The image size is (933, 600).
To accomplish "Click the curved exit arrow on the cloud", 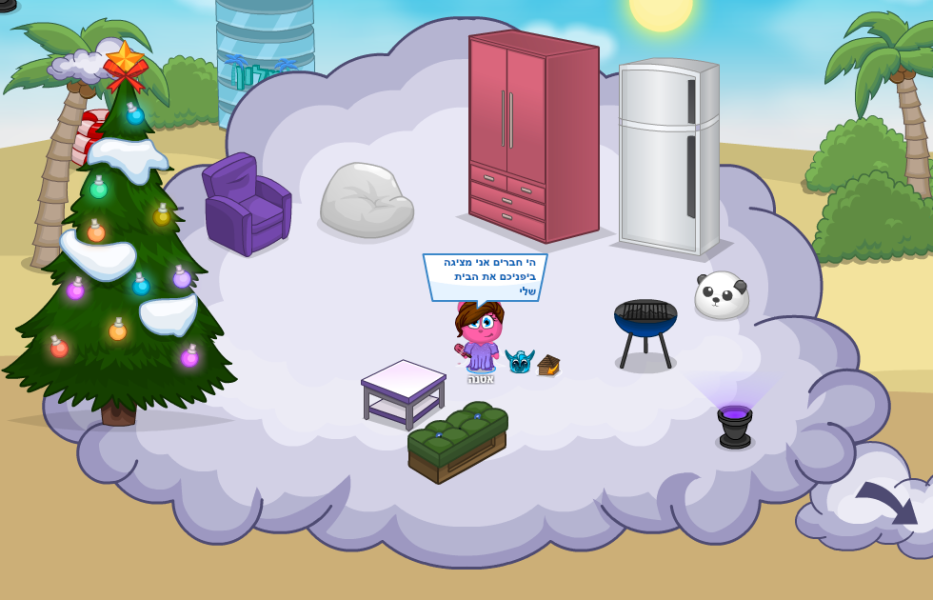I will click(x=888, y=503).
